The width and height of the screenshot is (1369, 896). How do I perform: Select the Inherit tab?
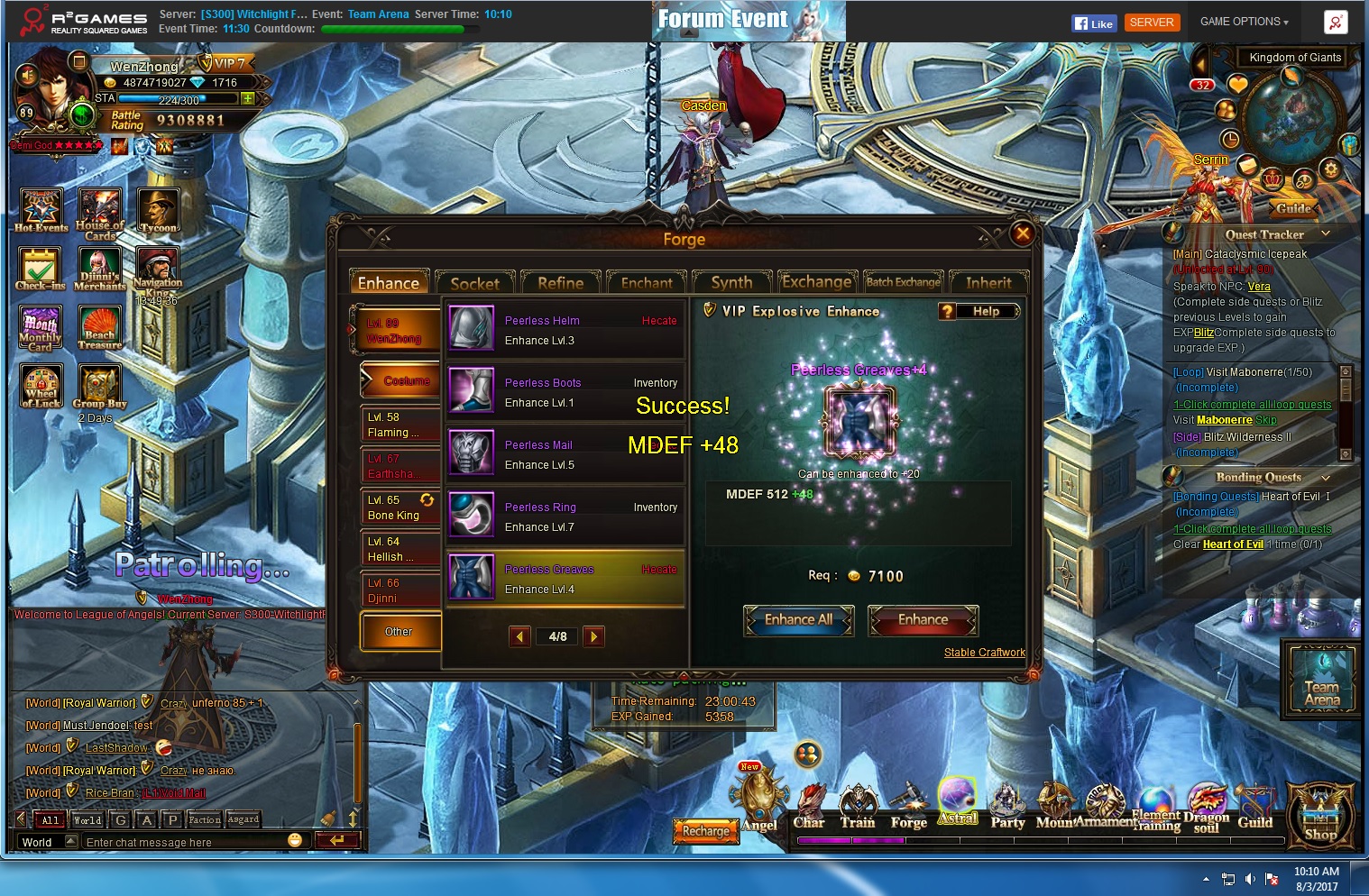coord(988,283)
